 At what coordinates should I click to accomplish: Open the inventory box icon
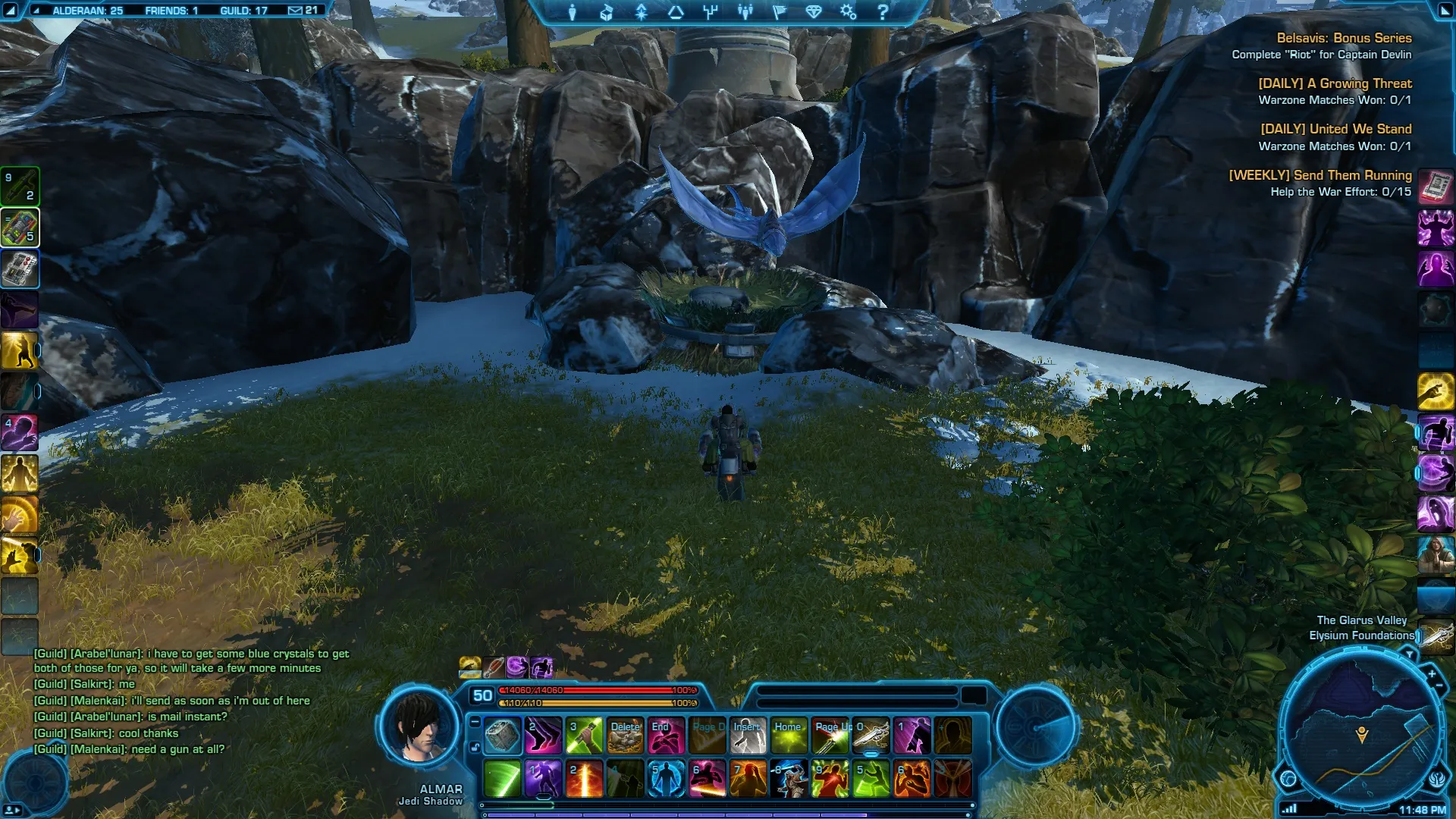[x=606, y=12]
